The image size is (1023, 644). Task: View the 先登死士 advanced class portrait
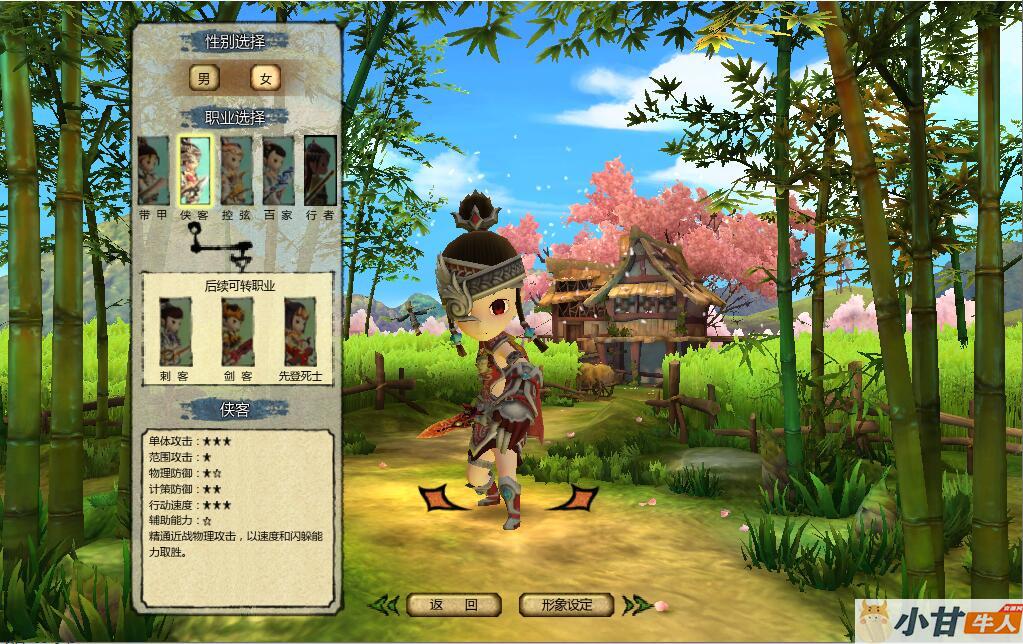300,332
